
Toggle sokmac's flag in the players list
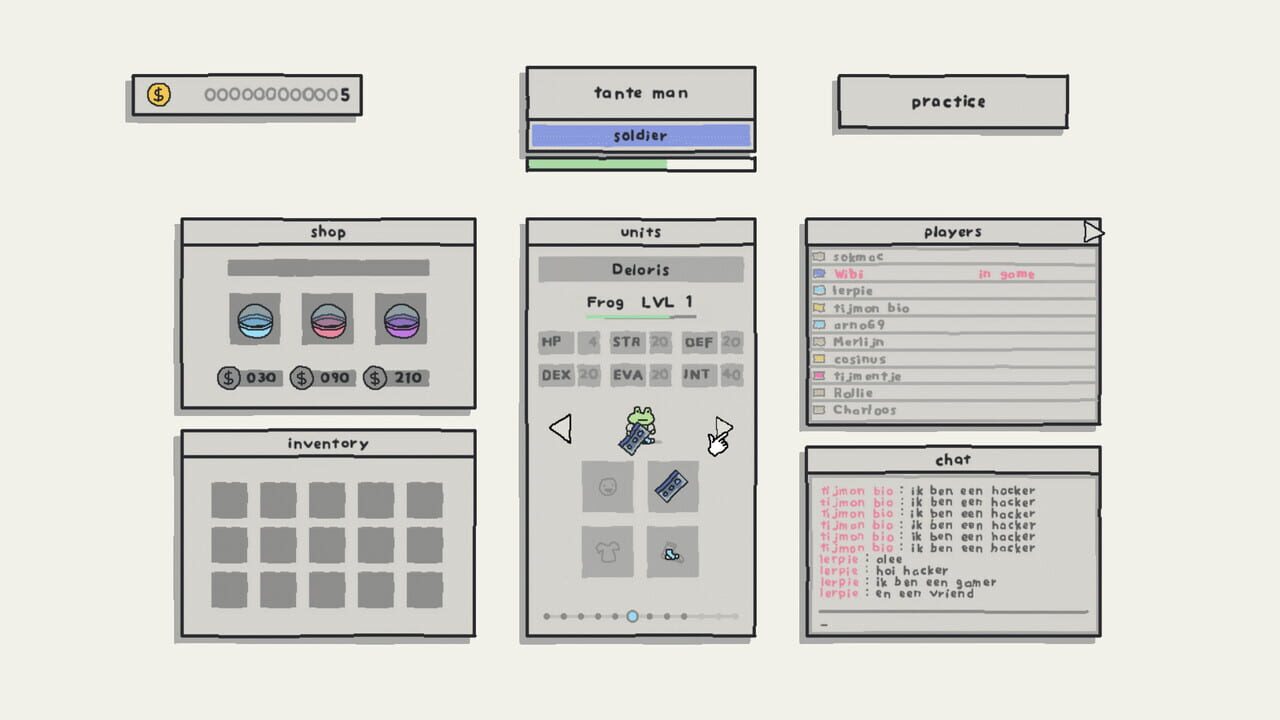pyautogui.click(x=820, y=256)
